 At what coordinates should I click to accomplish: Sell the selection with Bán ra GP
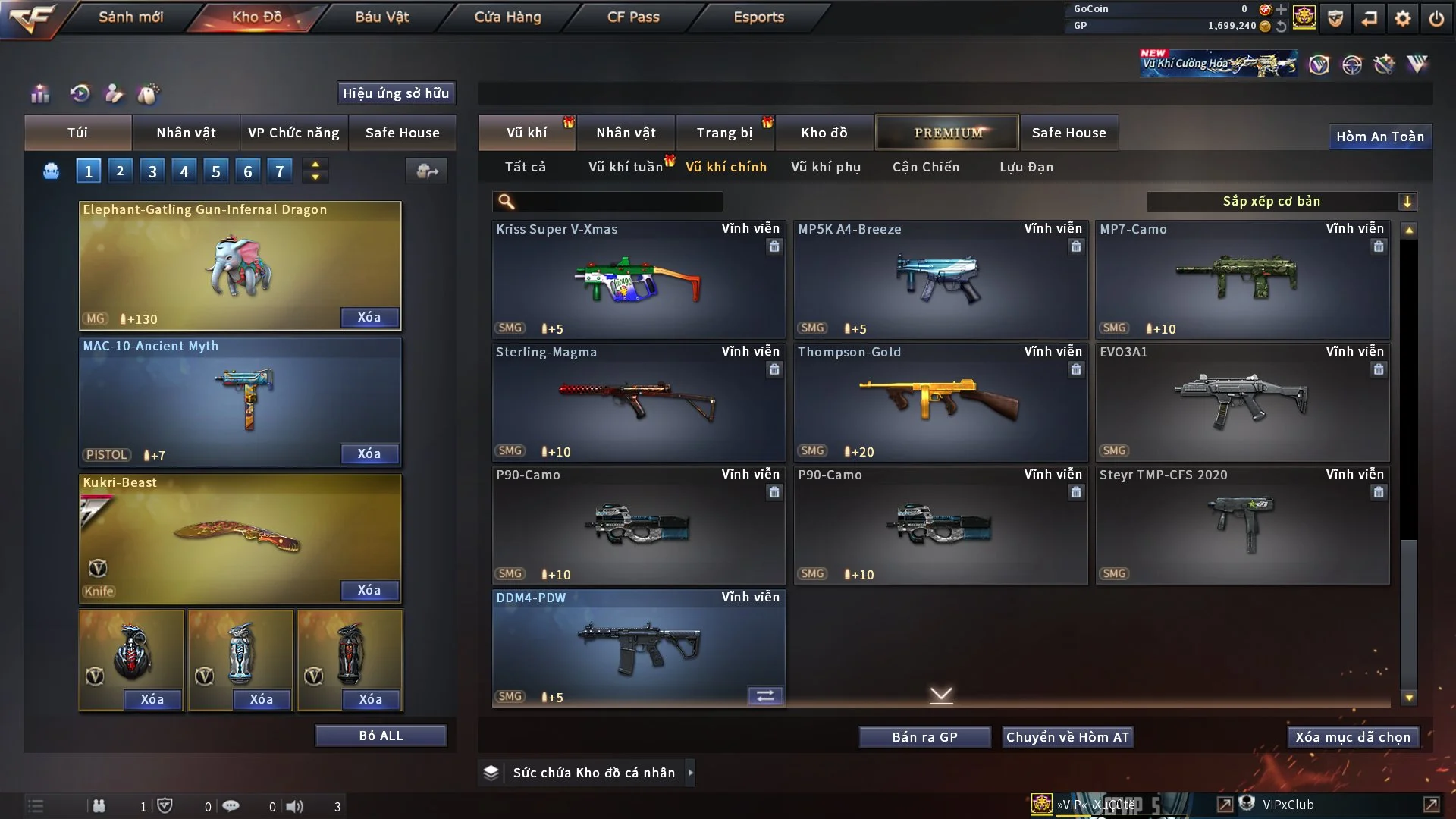click(924, 737)
